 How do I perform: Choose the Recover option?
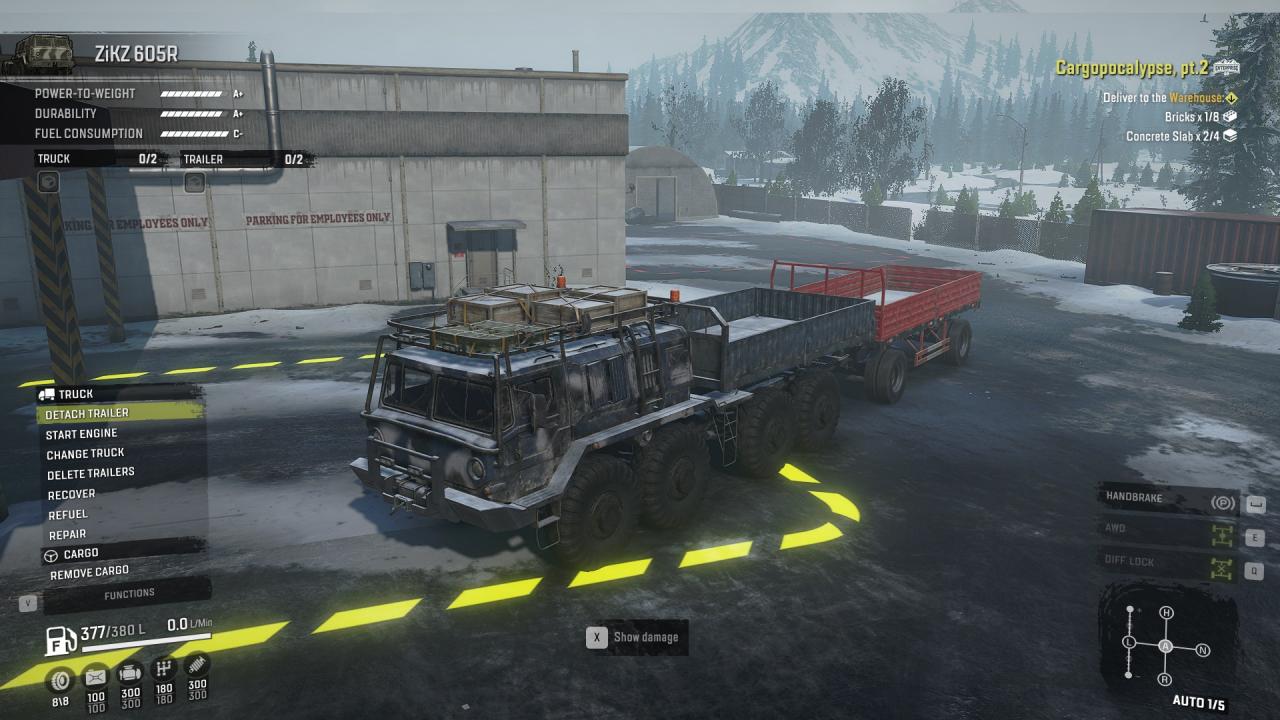[72, 494]
